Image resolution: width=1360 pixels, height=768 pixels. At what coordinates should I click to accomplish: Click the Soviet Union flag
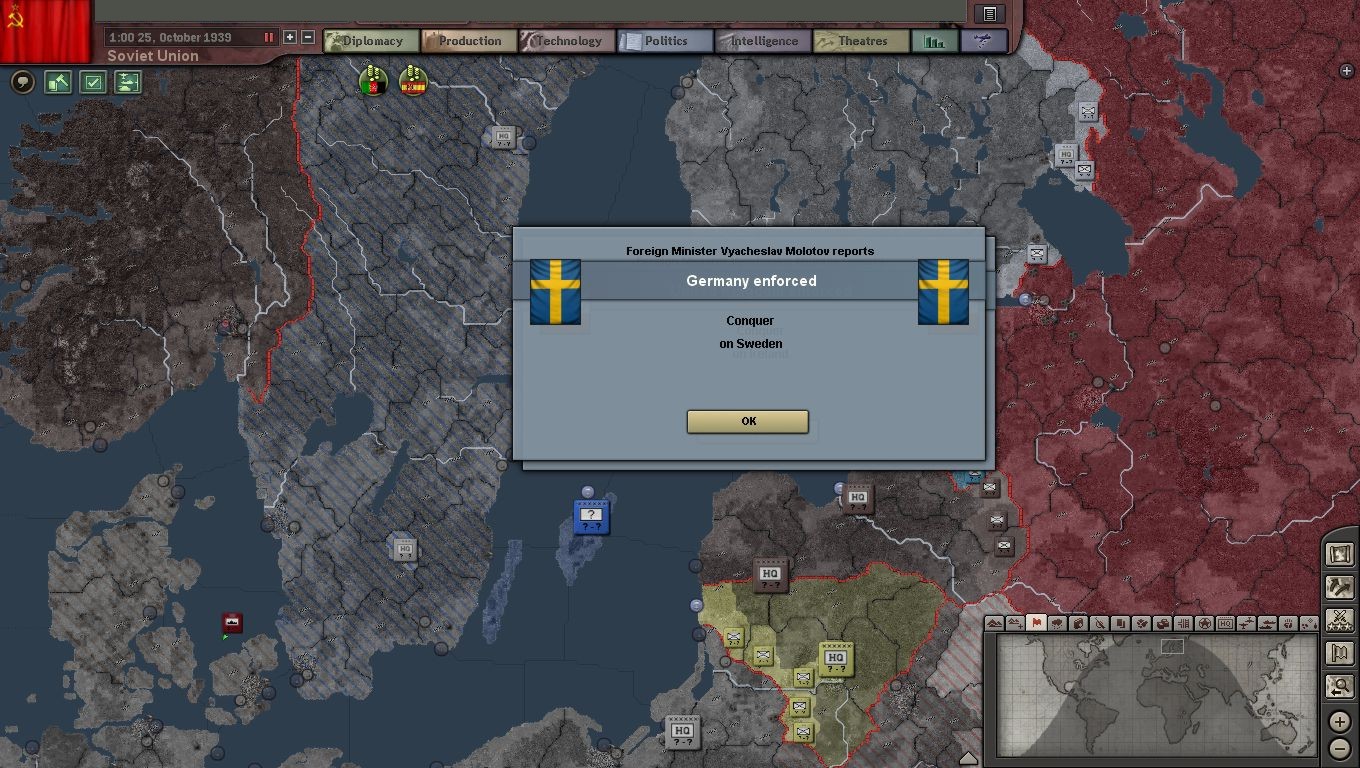tap(46, 28)
